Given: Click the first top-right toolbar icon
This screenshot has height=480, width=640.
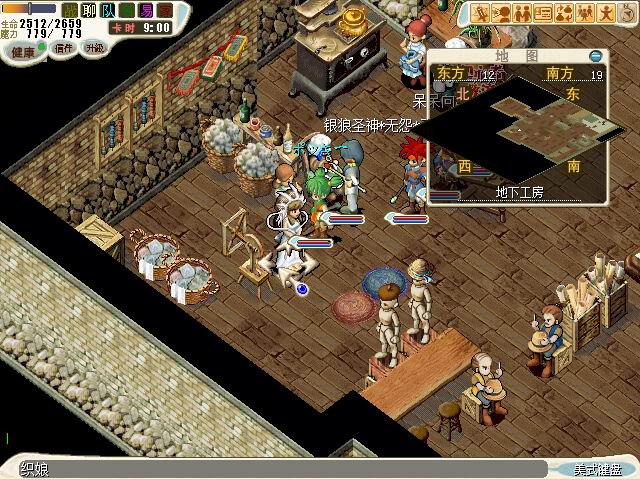Looking at the screenshot, I should pos(481,13).
